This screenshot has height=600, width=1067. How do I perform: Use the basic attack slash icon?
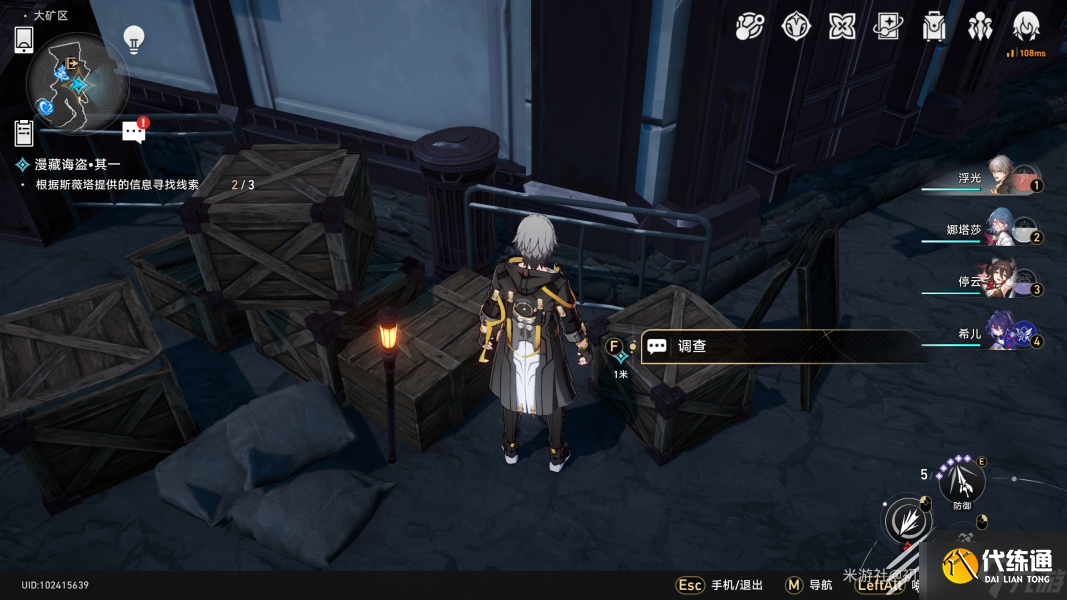coord(907,521)
